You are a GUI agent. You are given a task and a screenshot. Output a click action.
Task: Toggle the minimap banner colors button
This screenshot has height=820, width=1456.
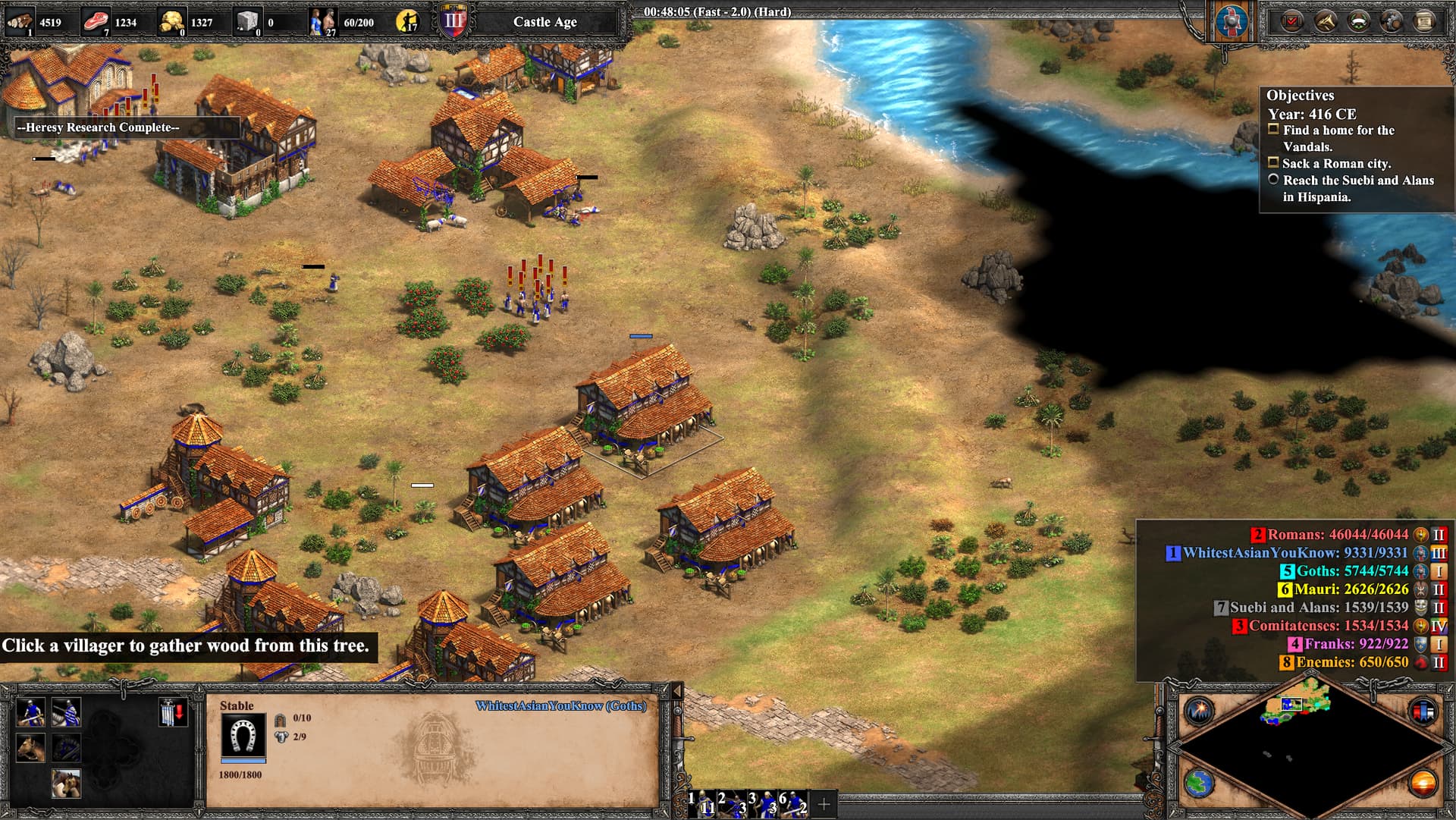pyautogui.click(x=1423, y=711)
